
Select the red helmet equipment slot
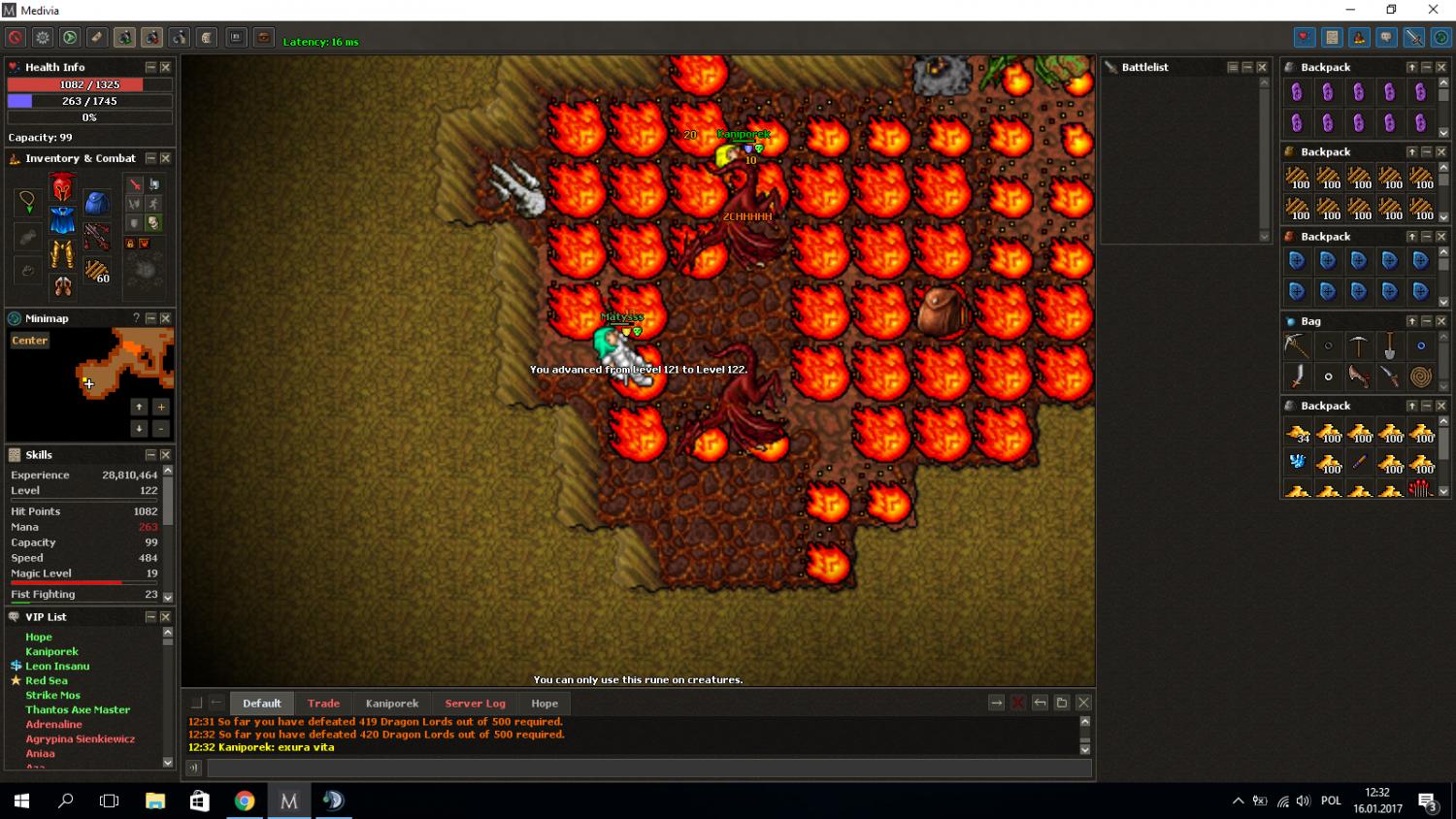pyautogui.click(x=62, y=187)
